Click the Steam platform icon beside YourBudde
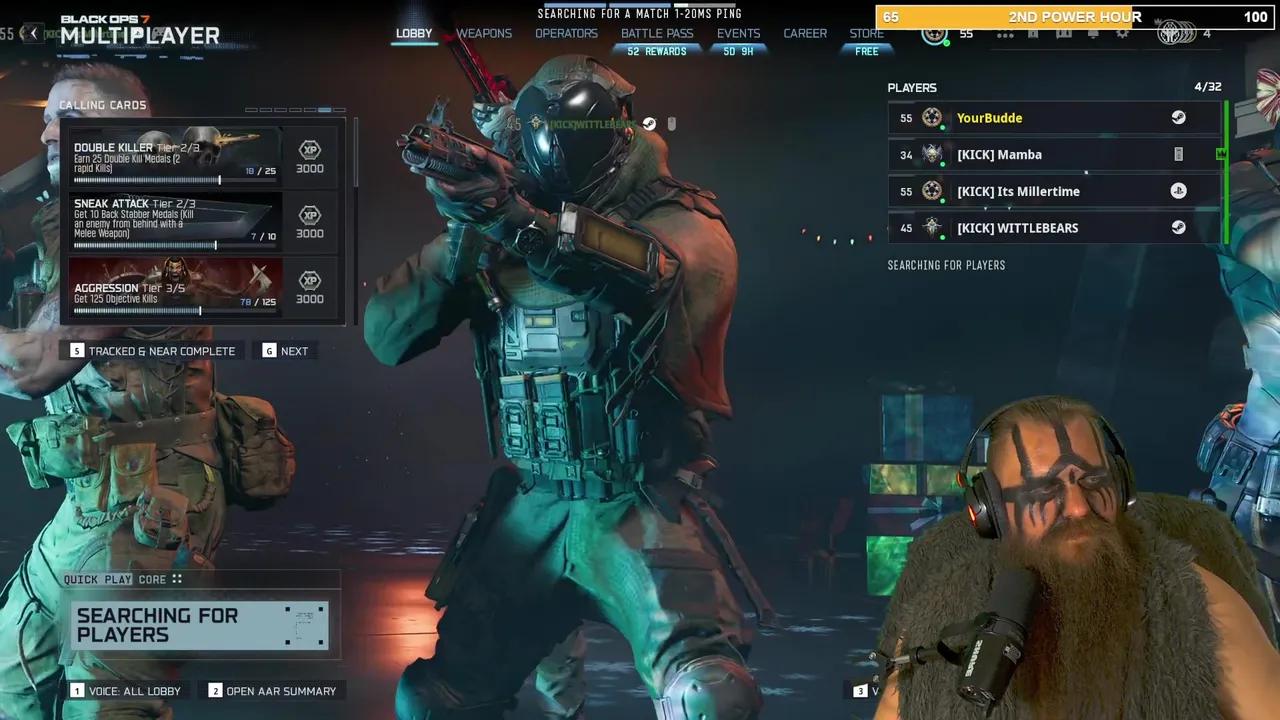Screen dimensions: 1280x720 (1178, 117)
